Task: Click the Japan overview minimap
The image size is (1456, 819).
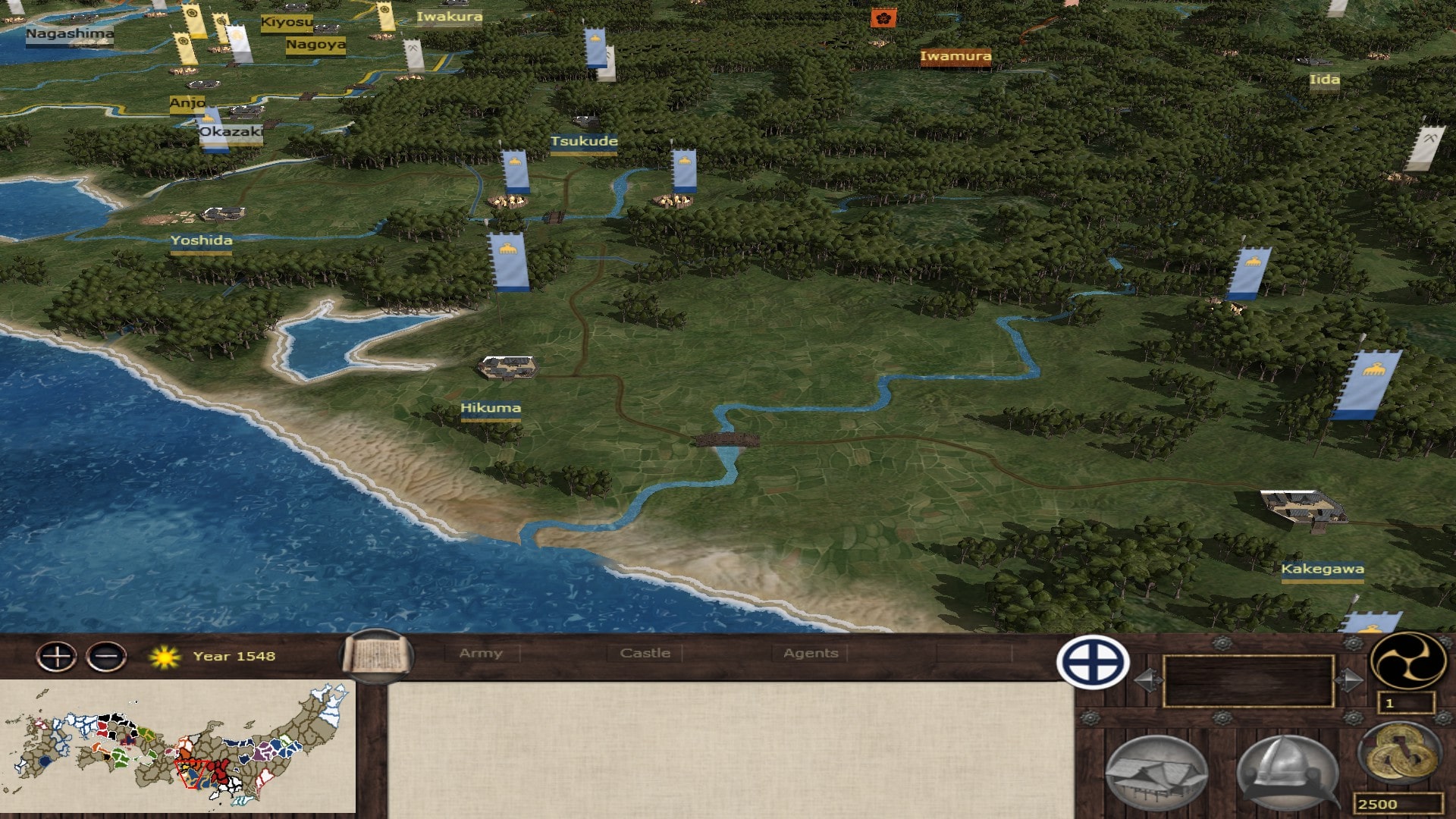Action: coord(177,747)
